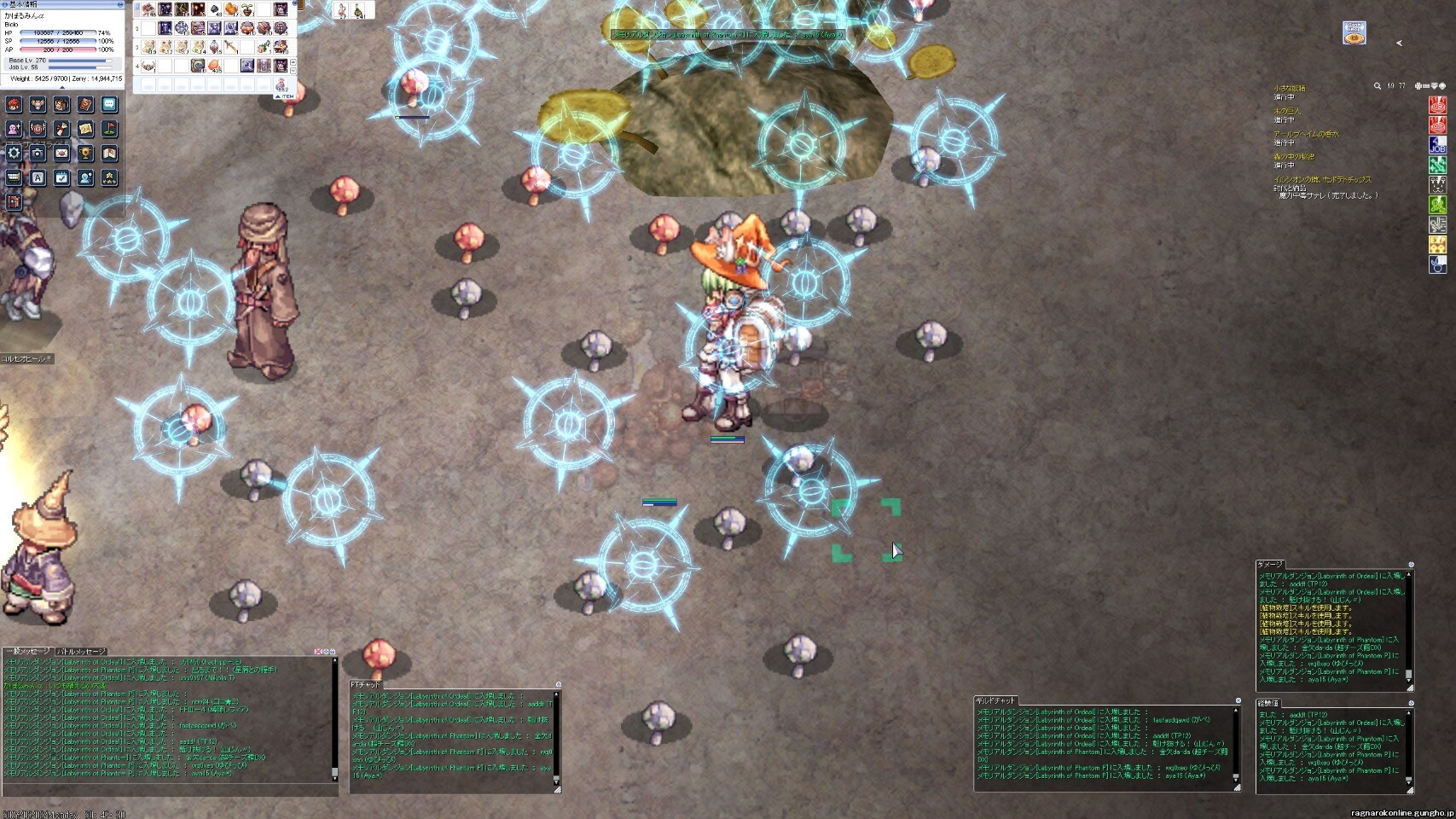Open the shopping cart icon
The width and height of the screenshot is (1456, 819).
[x=14, y=177]
